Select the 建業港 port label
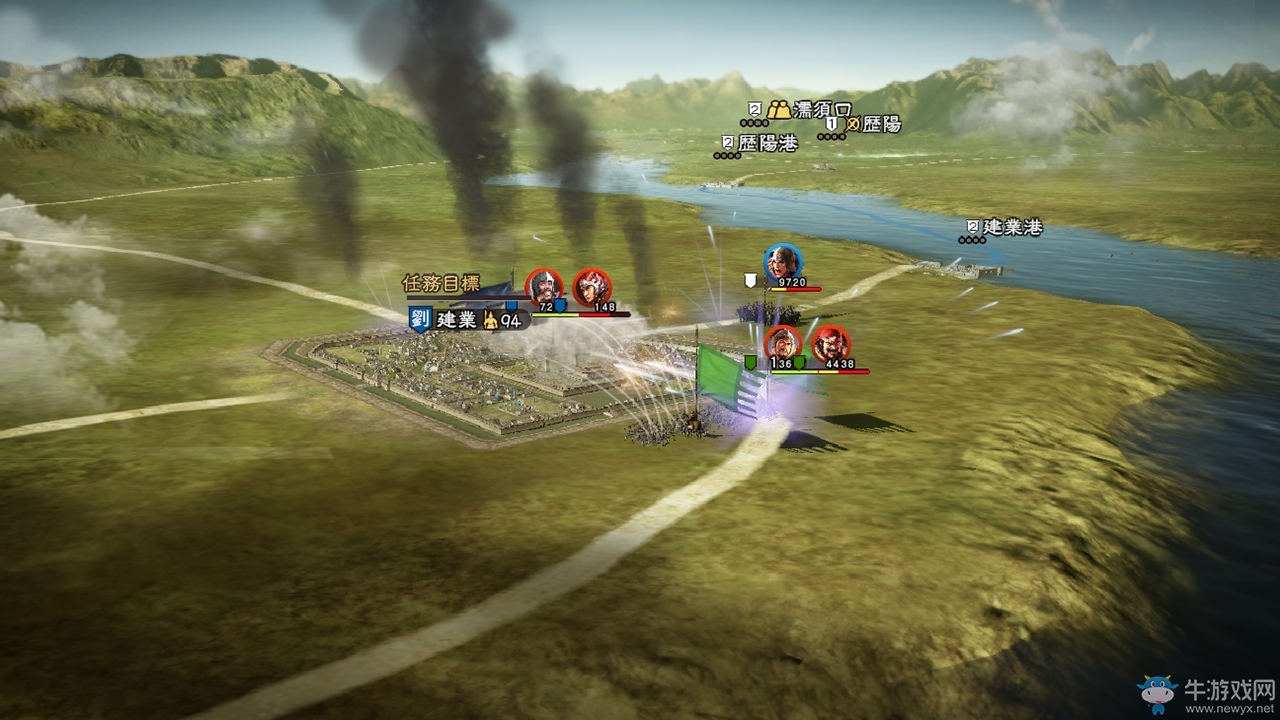Image resolution: width=1280 pixels, height=720 pixels. pos(1012,227)
